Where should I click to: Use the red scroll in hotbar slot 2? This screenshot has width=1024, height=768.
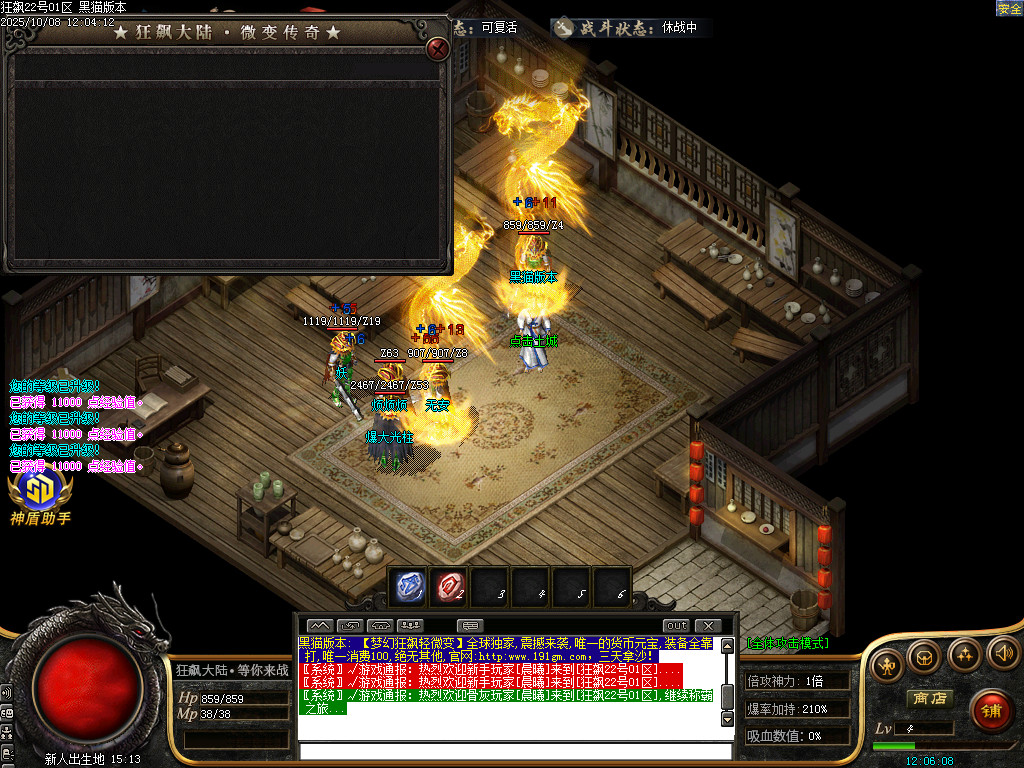coord(449,587)
